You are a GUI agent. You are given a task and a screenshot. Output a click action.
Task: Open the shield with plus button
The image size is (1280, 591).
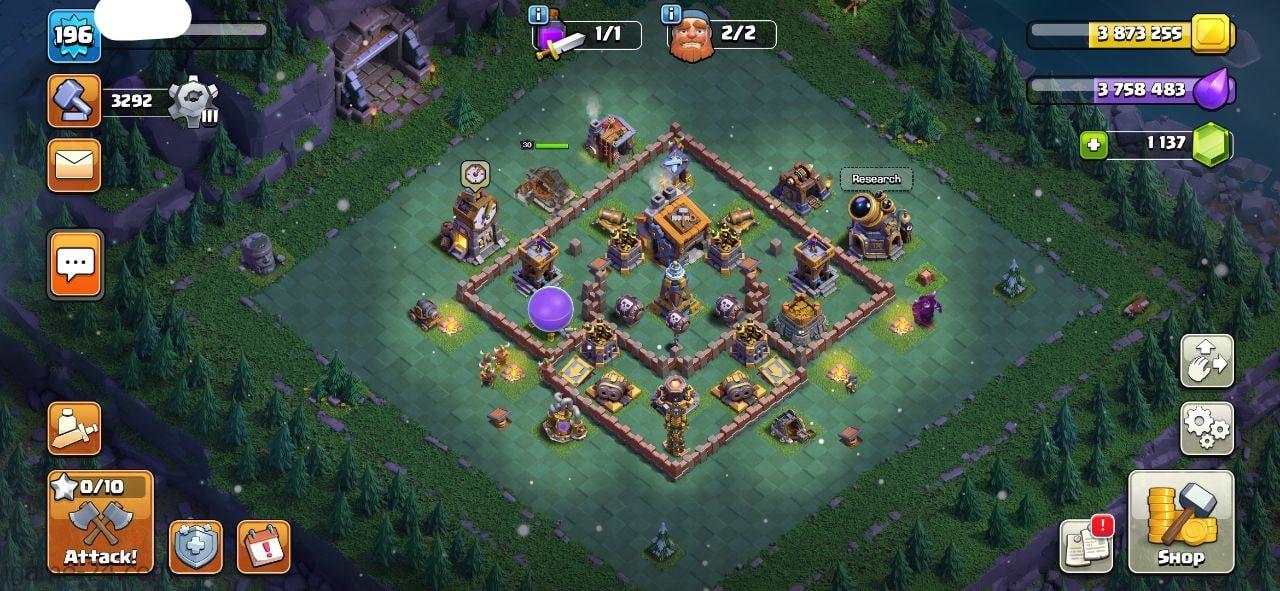coord(196,547)
